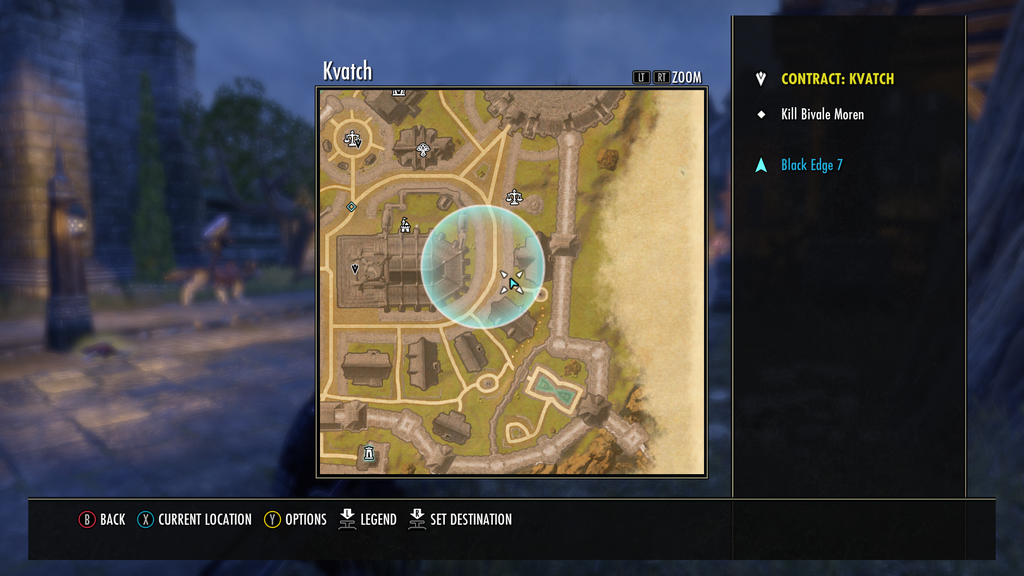The image size is (1024, 576).
Task: Select the teal diamond marker on the map
Action: 351,207
